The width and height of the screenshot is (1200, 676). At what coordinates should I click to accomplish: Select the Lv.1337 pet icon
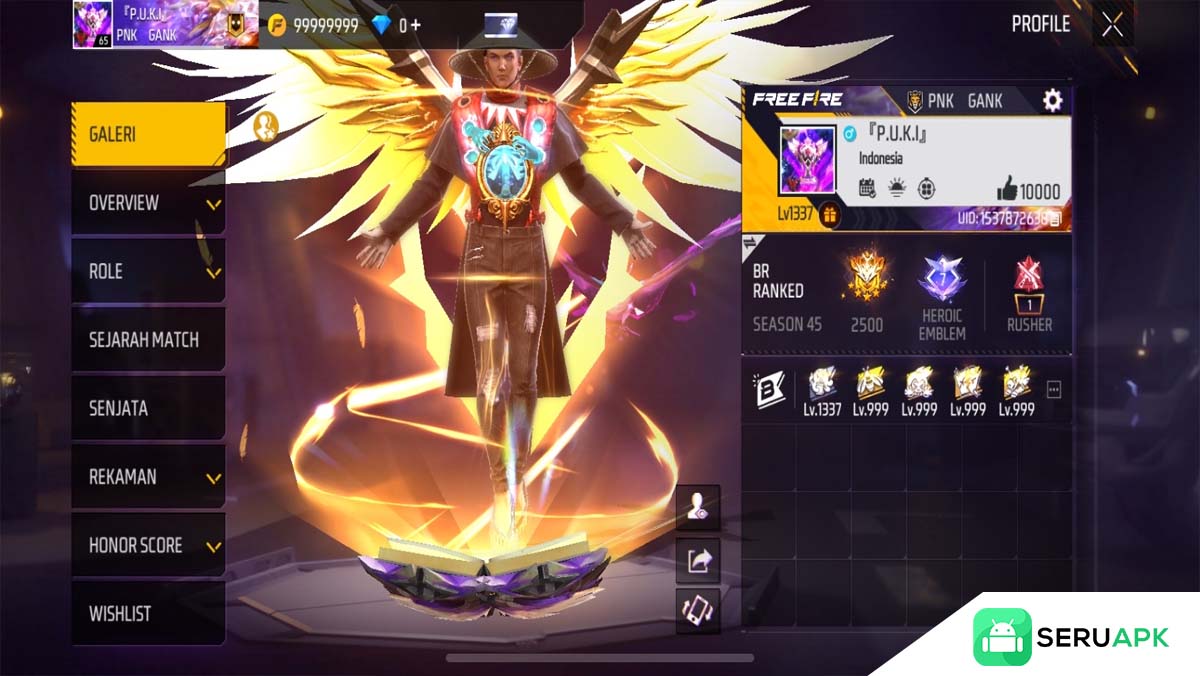click(822, 390)
